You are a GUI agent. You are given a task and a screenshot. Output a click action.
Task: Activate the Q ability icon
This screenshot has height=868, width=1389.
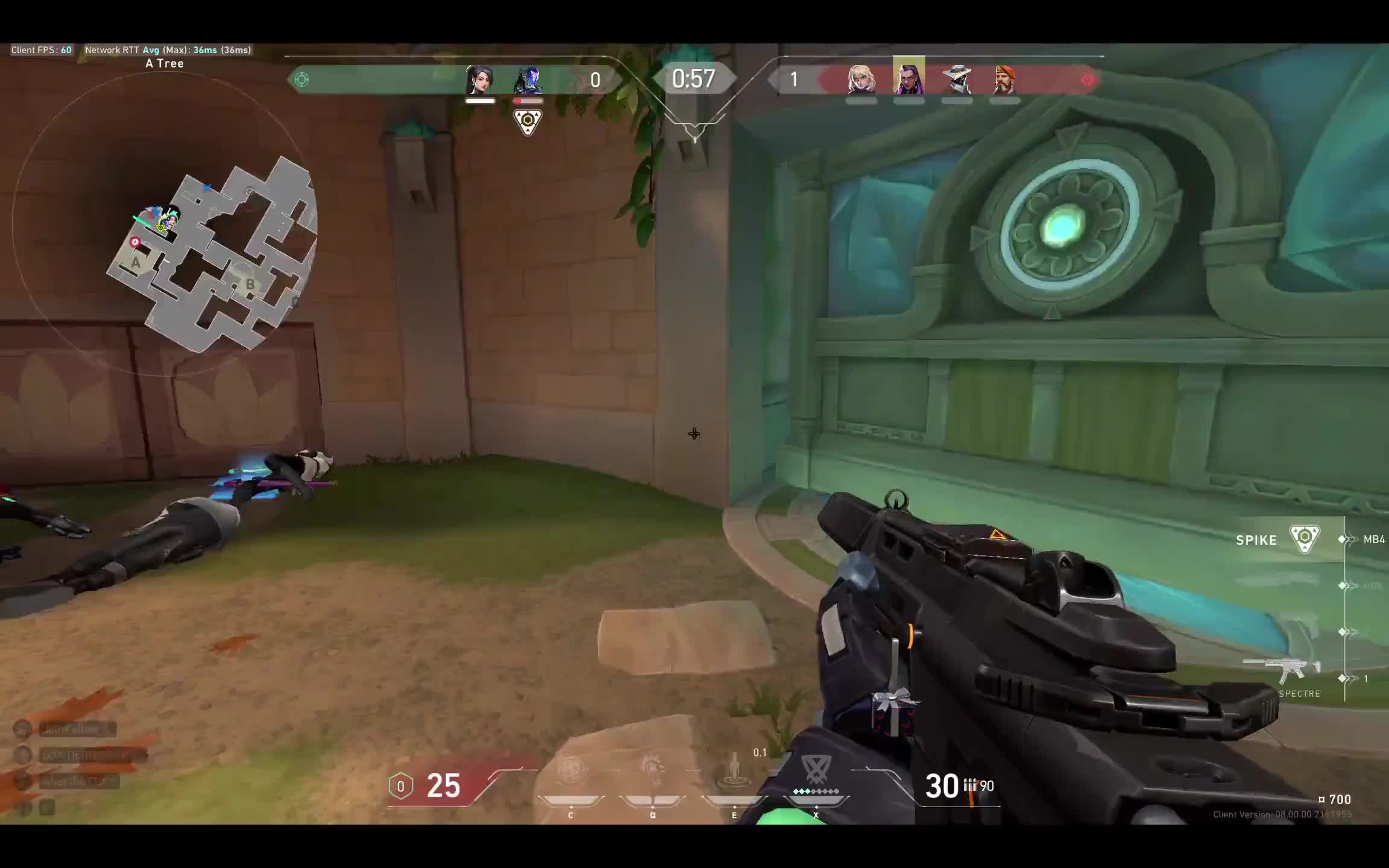click(x=652, y=773)
